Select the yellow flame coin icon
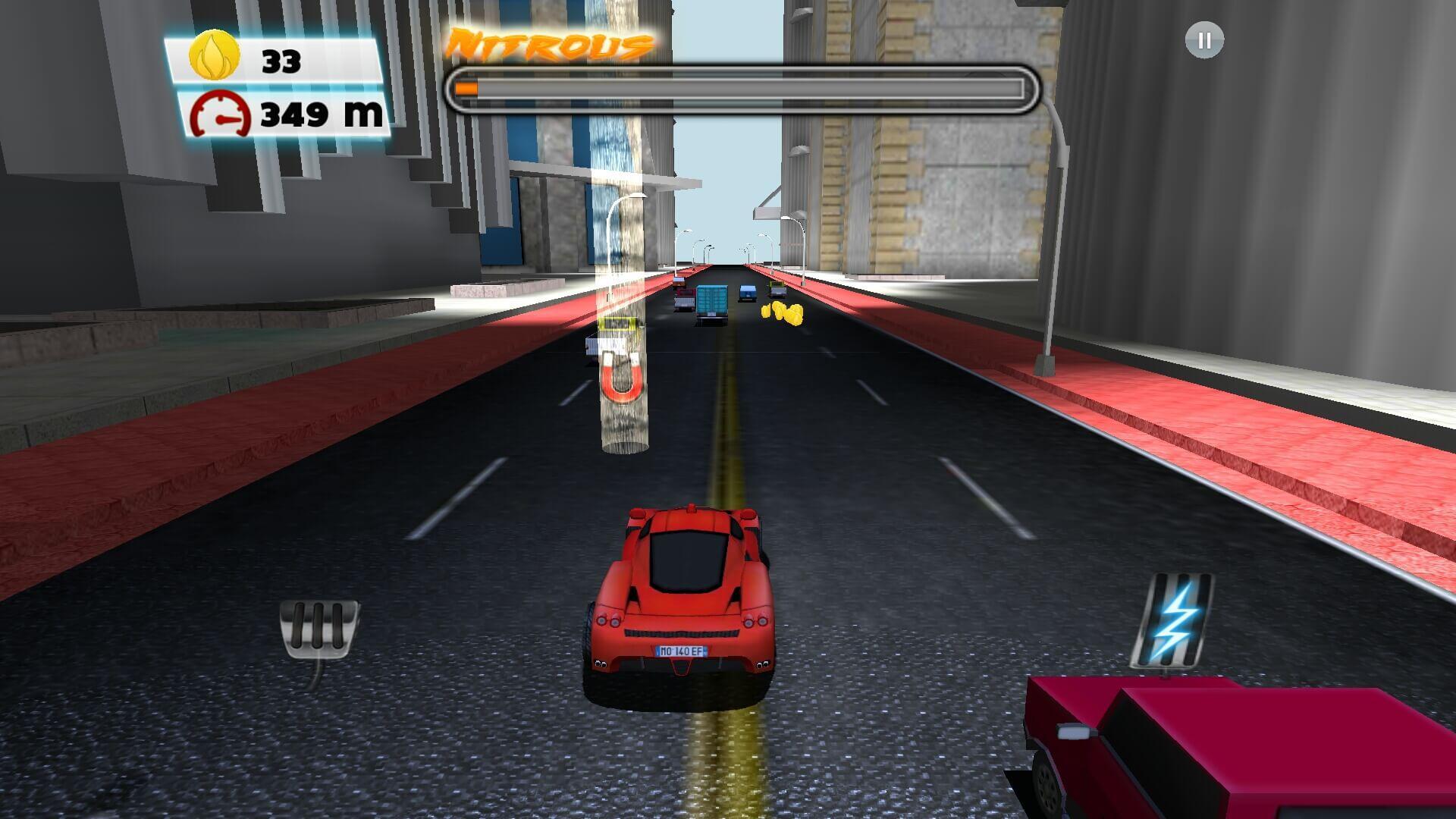 [215, 56]
